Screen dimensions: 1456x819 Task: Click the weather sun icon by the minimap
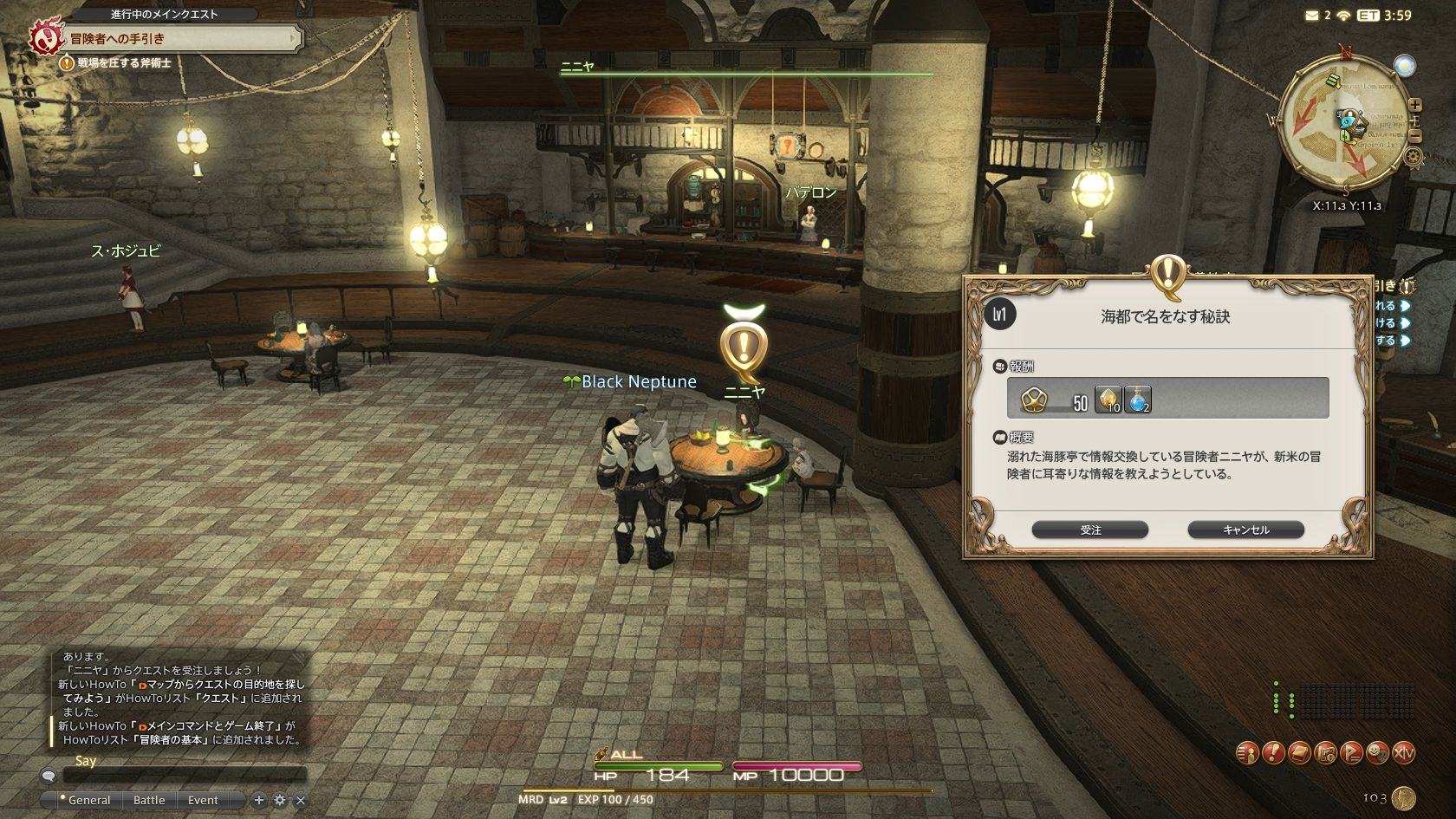[x=1404, y=65]
